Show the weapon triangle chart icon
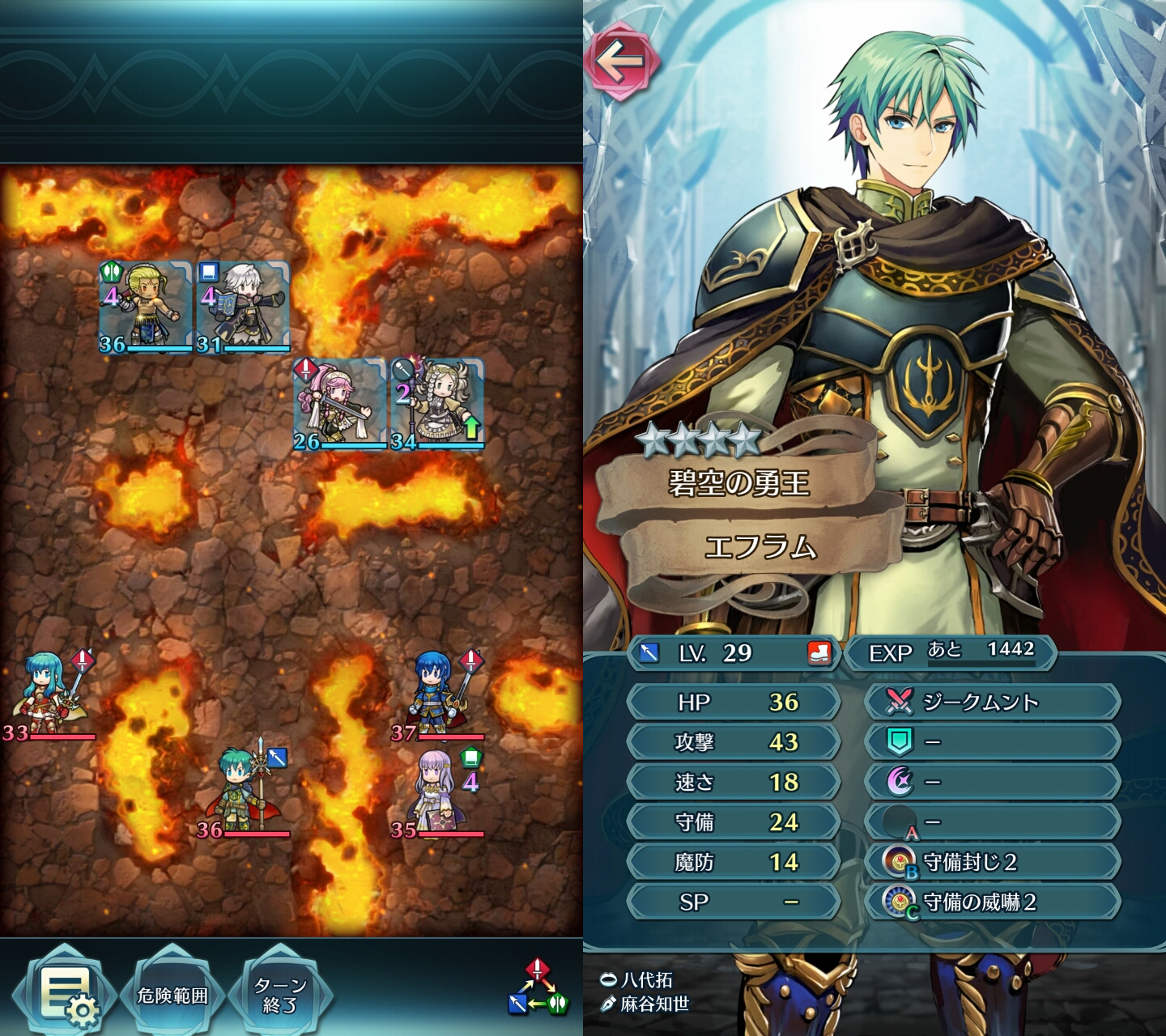The height and width of the screenshot is (1036, 1166). point(538,988)
